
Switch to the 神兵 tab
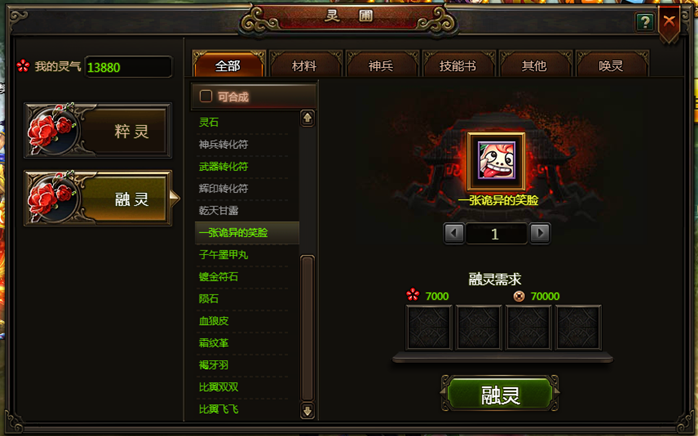pyautogui.click(x=381, y=66)
